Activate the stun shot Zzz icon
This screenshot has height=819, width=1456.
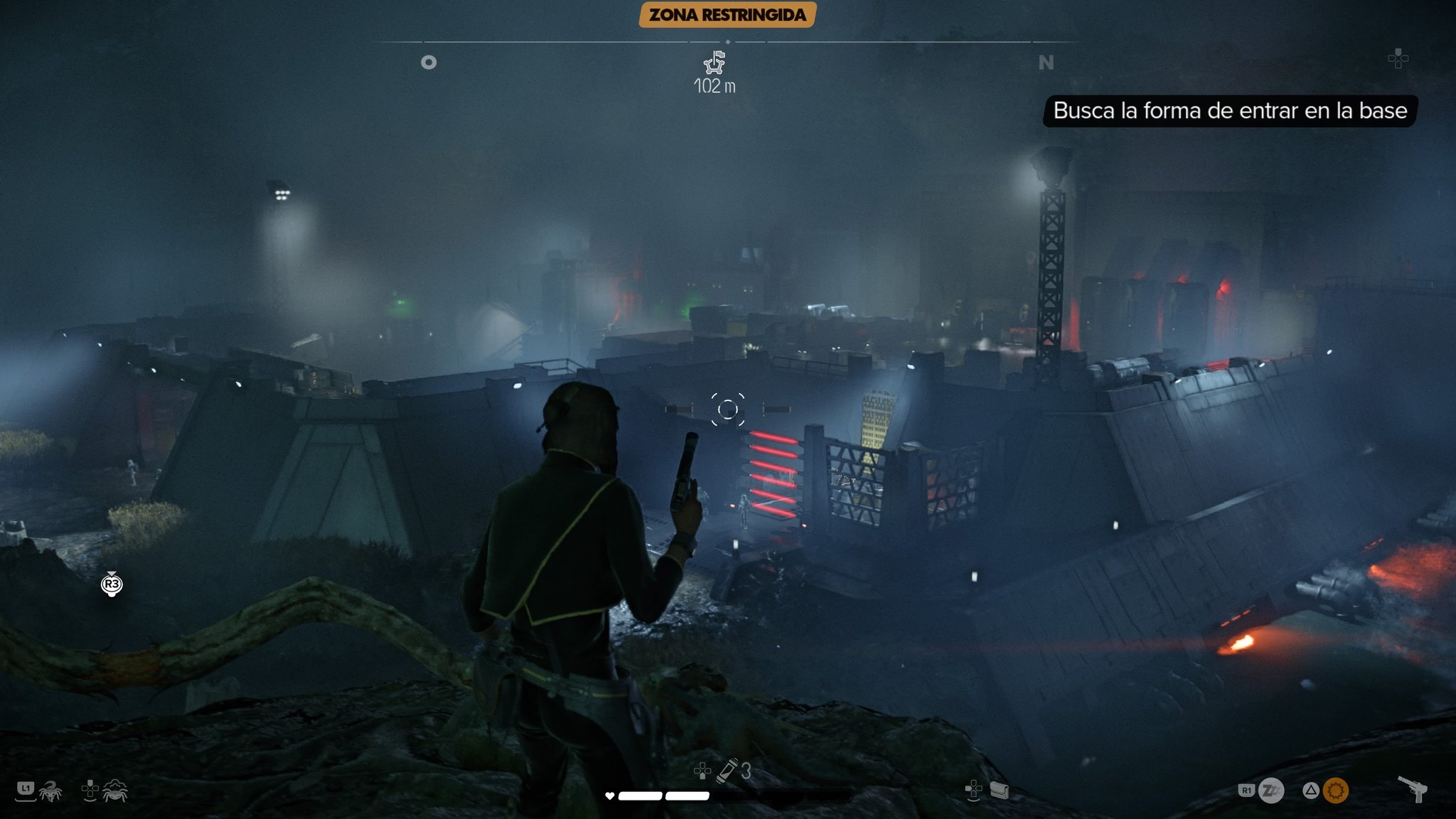(1271, 791)
